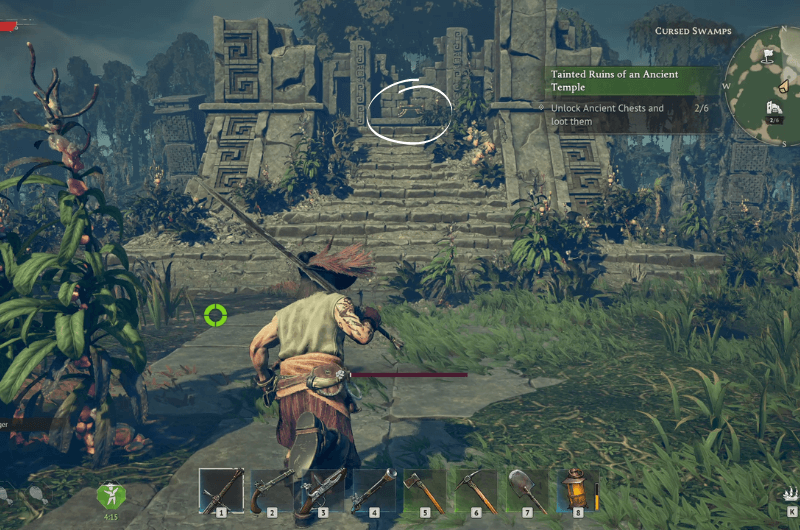Click the green buff icon with timer
The height and width of the screenshot is (530, 800).
tap(109, 494)
